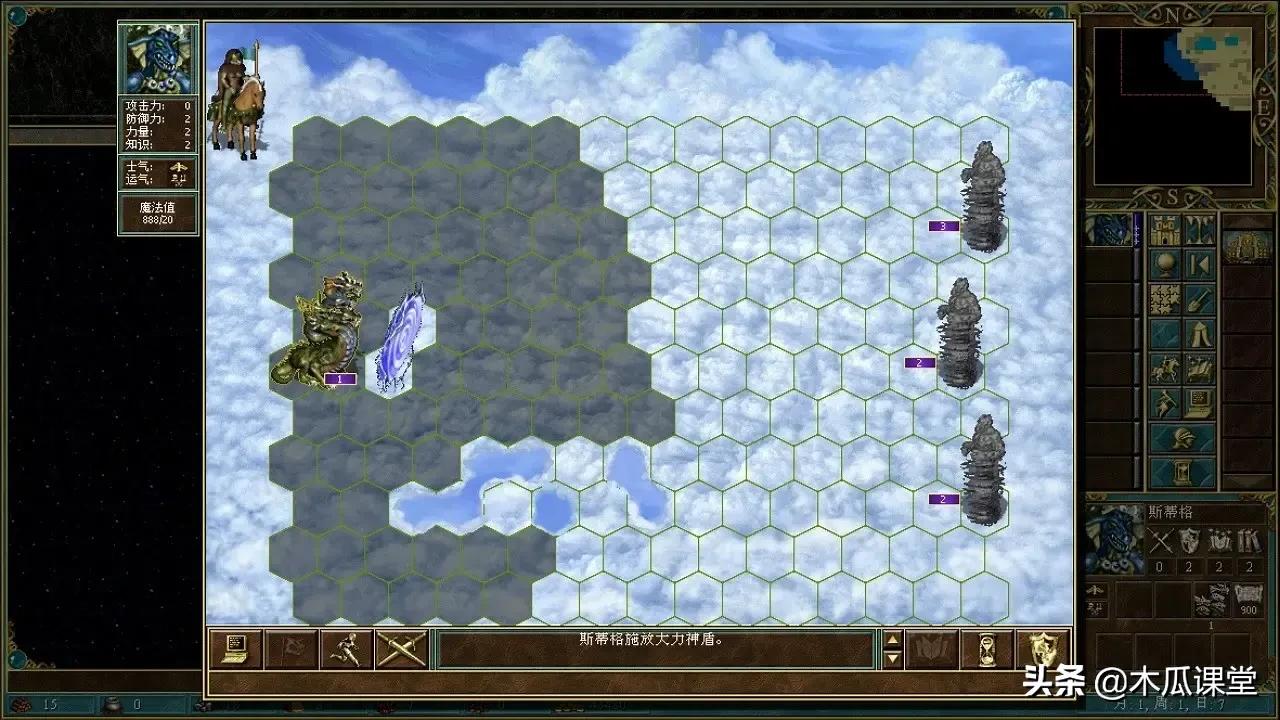Enable auto-combat with the crossed swords icon

(x=400, y=649)
